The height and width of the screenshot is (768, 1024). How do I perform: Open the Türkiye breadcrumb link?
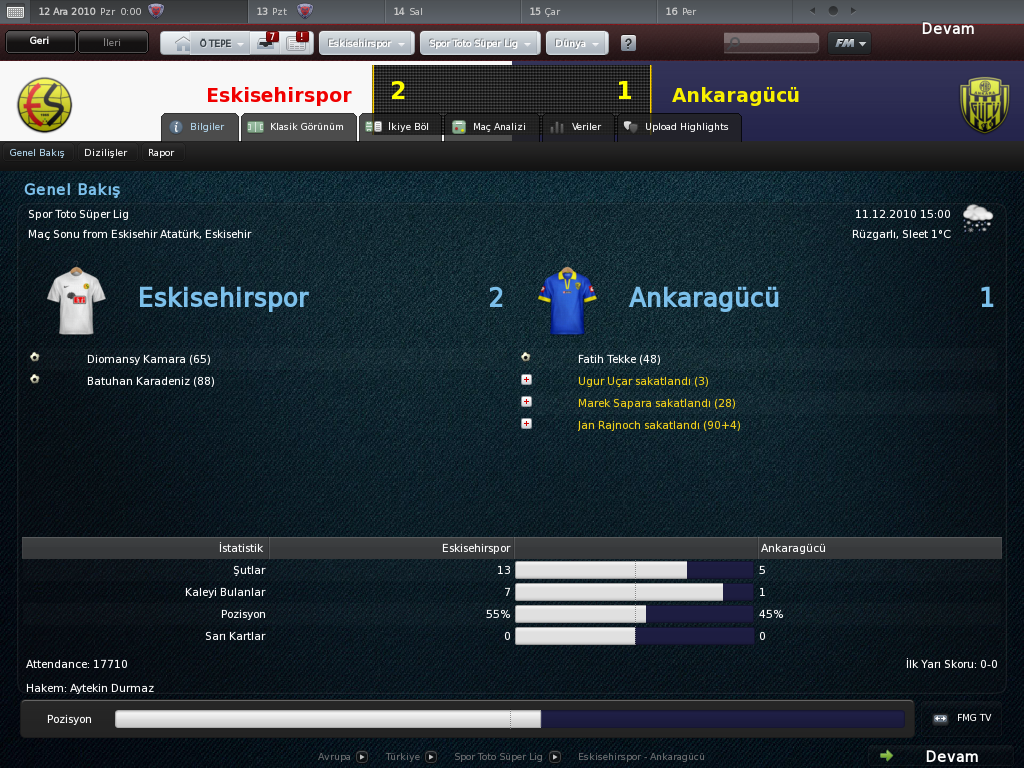coord(403,757)
